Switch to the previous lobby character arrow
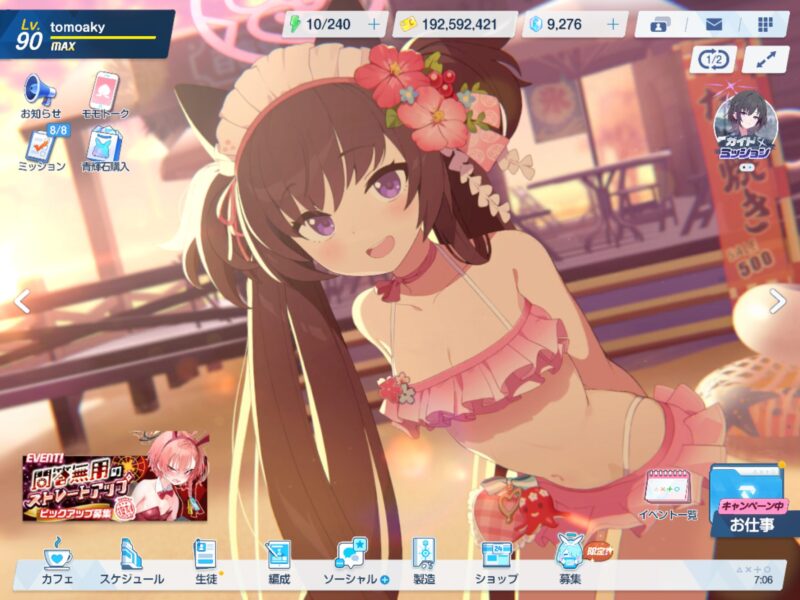This screenshot has height=600, width=800. pyautogui.click(x=22, y=301)
